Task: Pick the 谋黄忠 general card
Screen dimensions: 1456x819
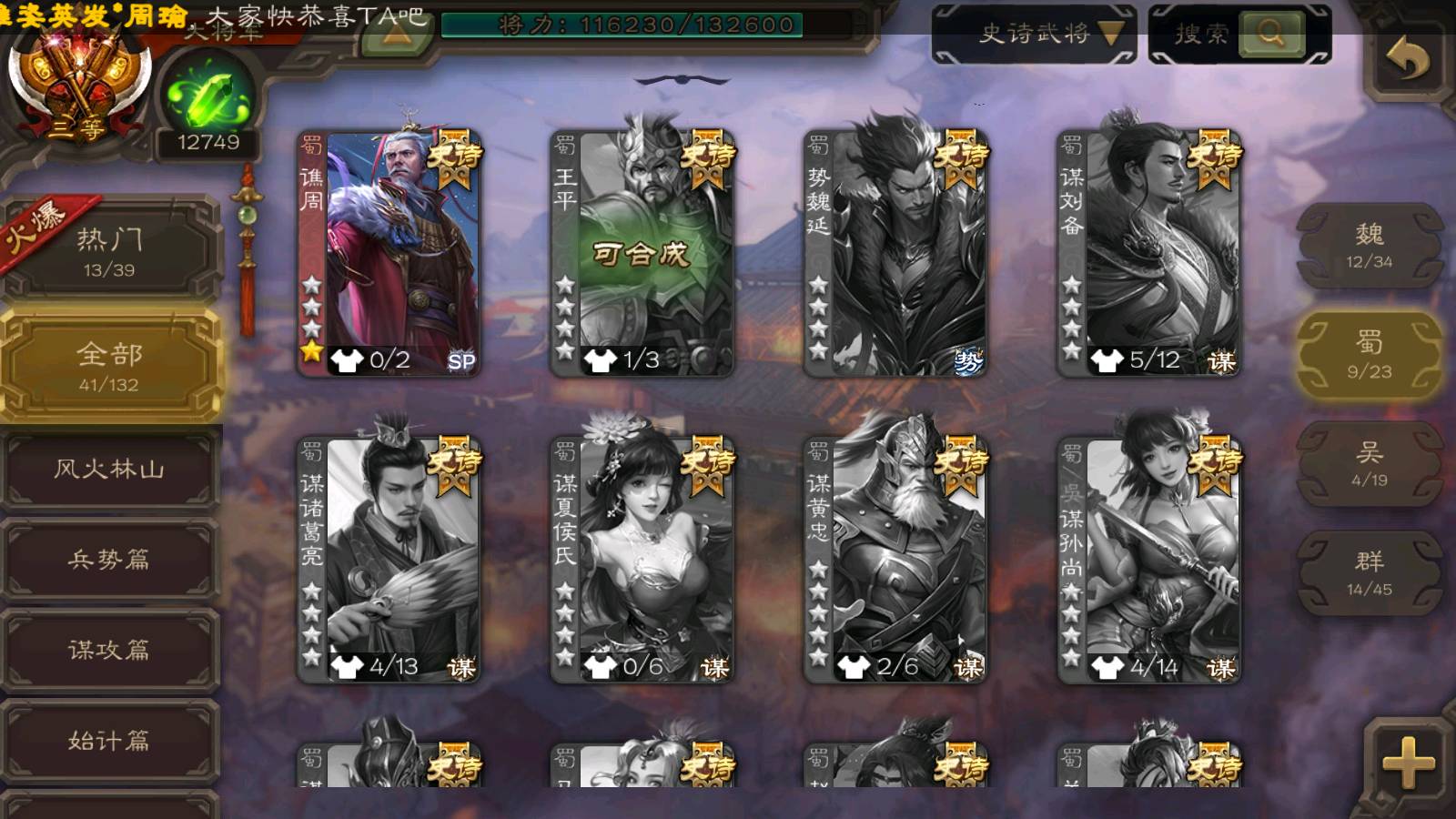Action: click(x=895, y=559)
